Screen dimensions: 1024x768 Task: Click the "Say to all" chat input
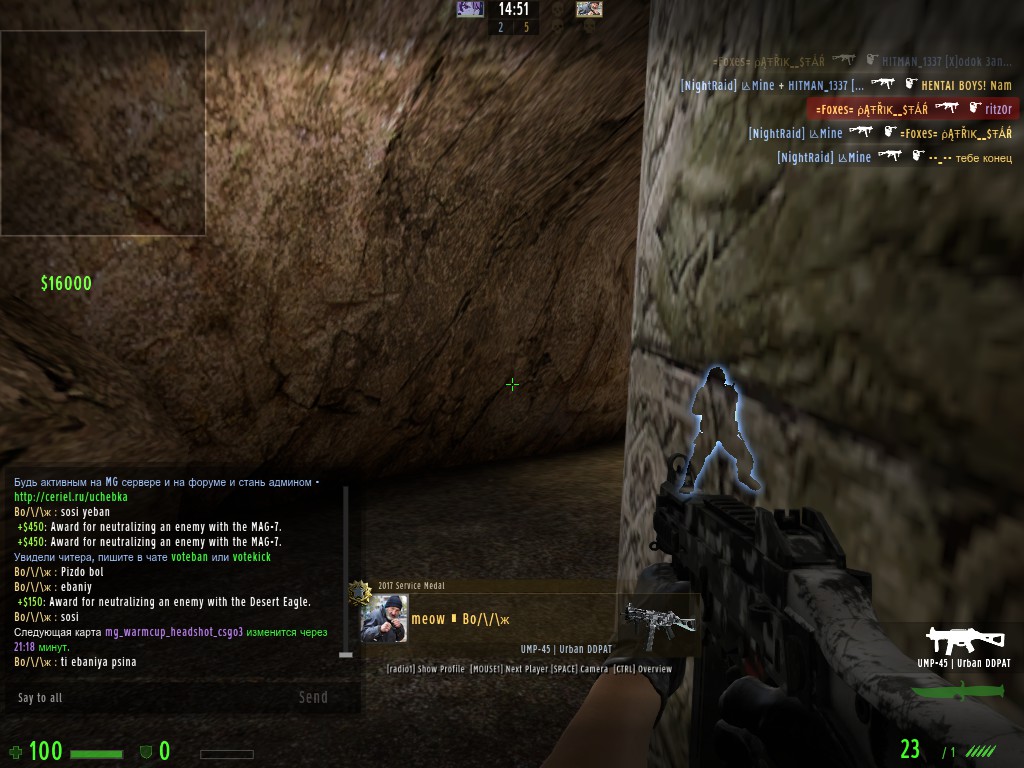[x=150, y=697]
